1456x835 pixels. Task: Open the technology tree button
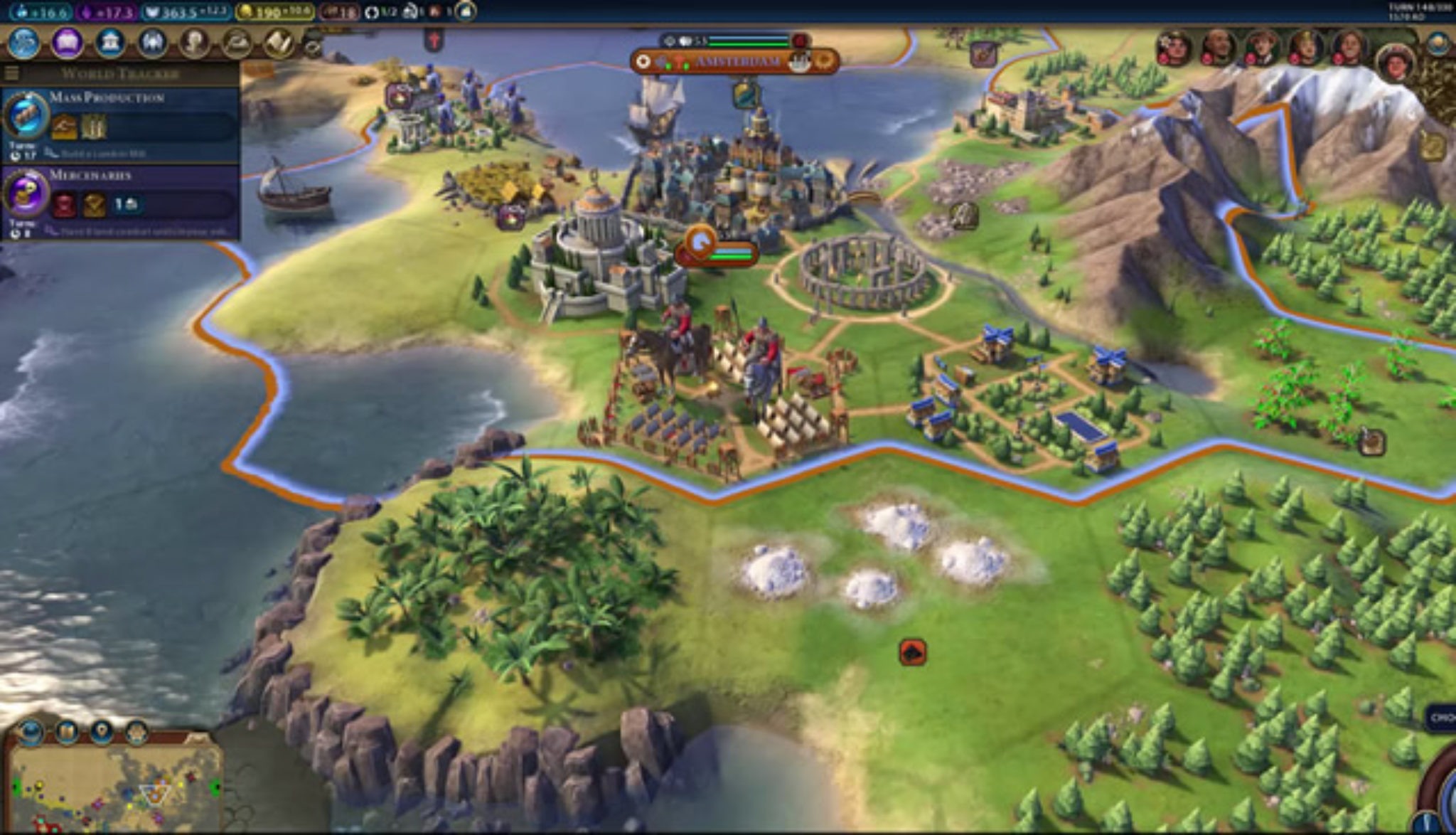(x=23, y=43)
